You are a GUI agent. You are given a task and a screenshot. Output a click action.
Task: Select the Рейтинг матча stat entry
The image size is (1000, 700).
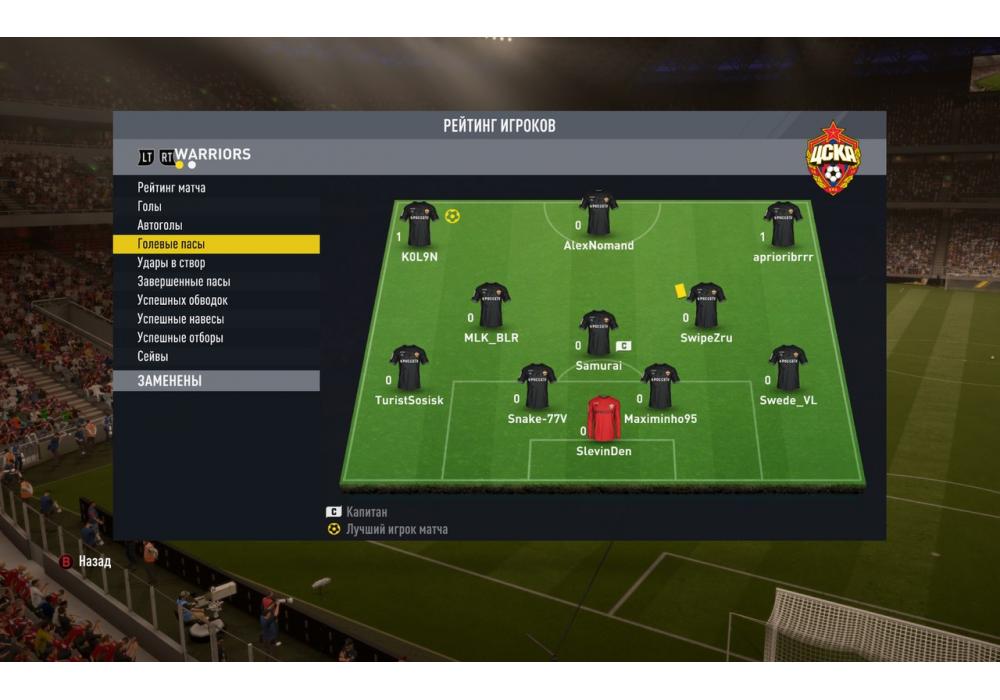tap(172, 187)
